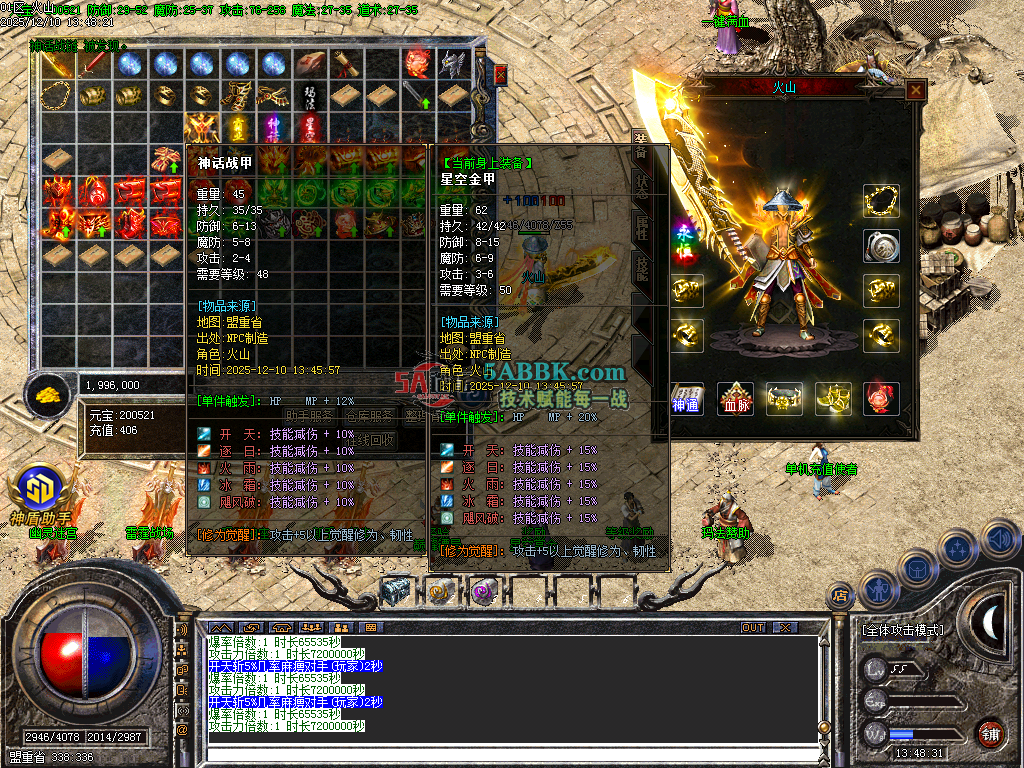Switch to the 属性 attributes tab
This screenshot has height=768, width=1024.
(x=640, y=226)
